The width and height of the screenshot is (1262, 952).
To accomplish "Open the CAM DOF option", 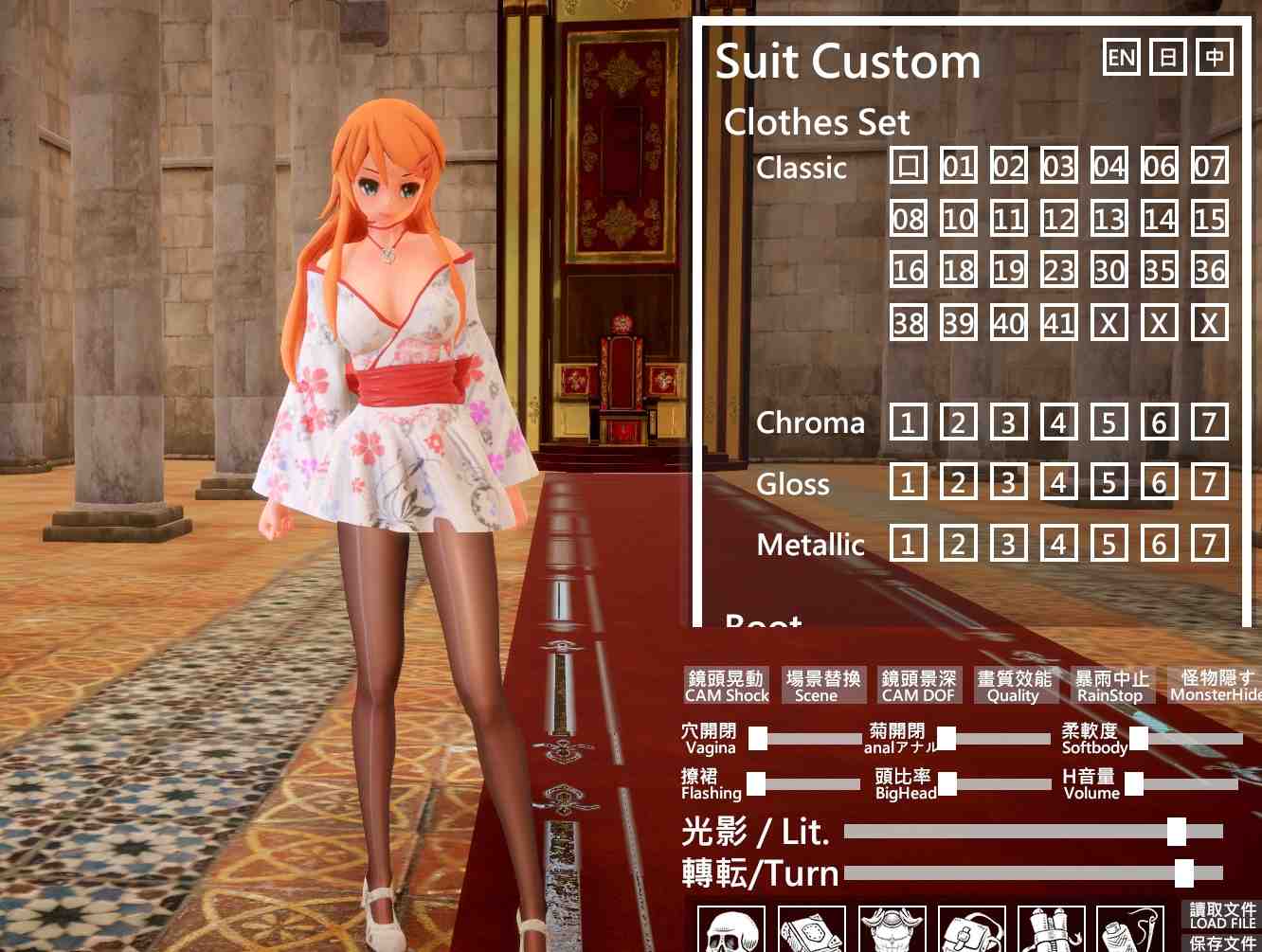I will (918, 685).
